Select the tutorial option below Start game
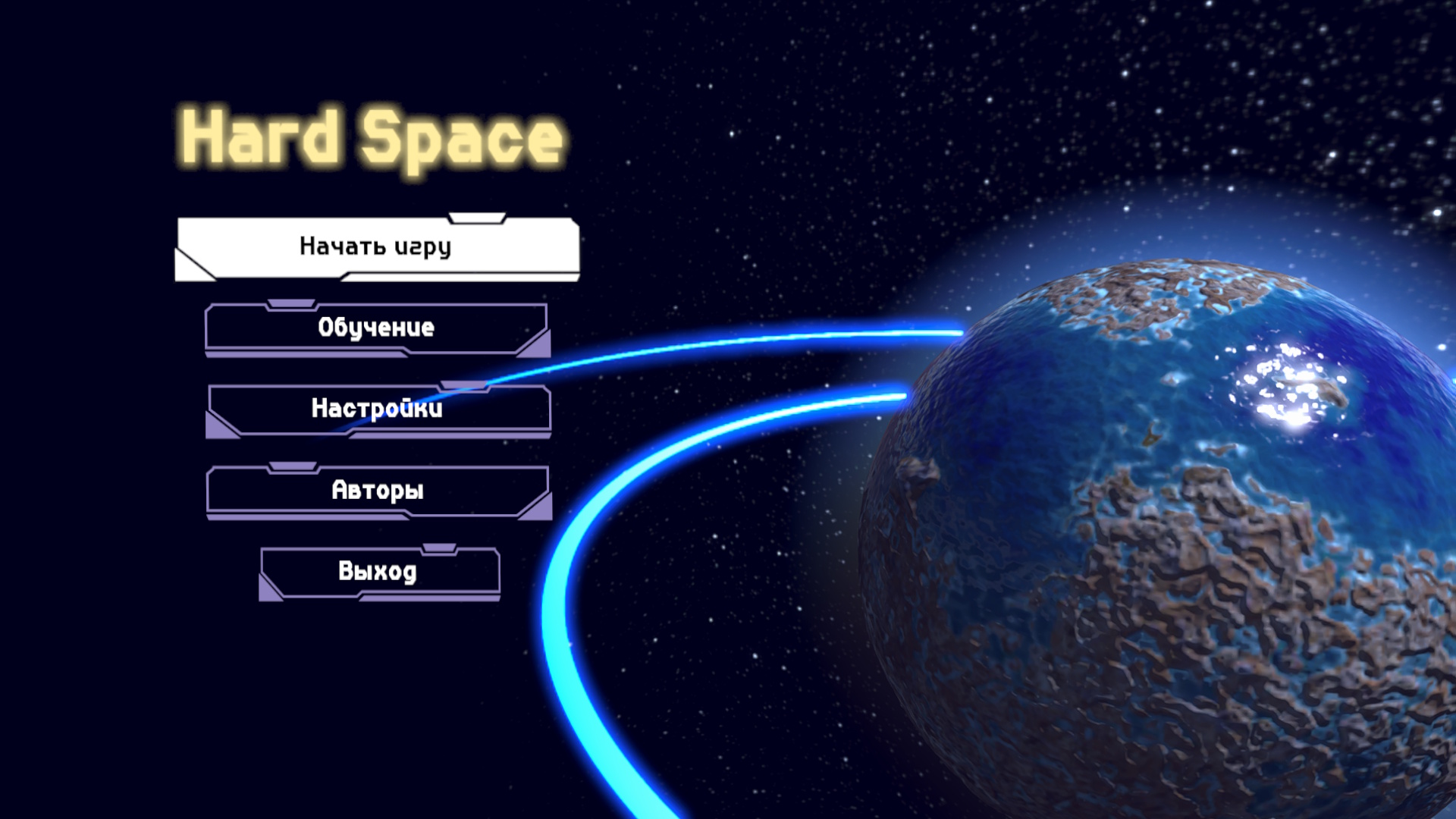1456x819 pixels. [377, 328]
